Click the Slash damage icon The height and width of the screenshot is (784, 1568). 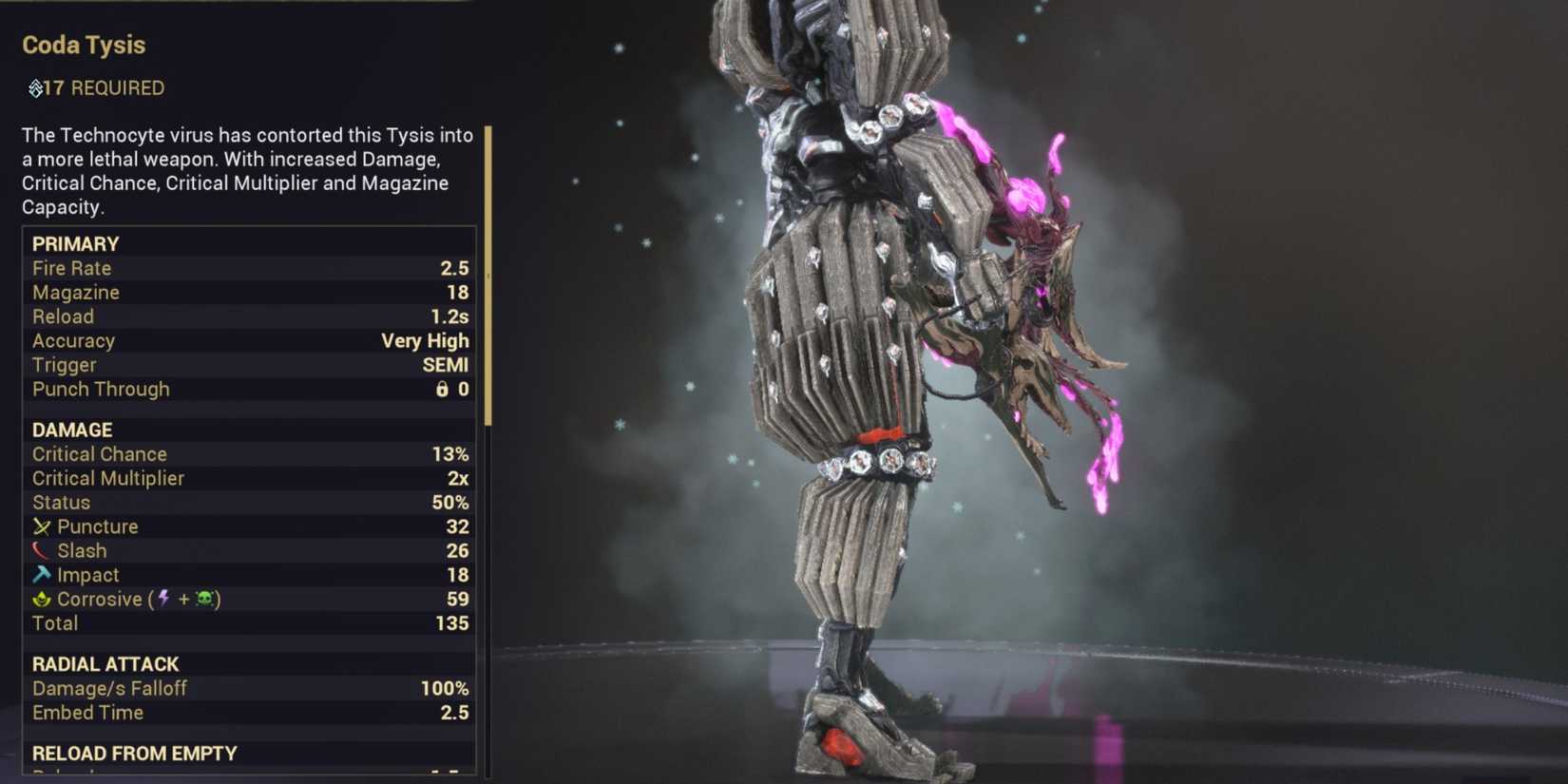[x=42, y=550]
